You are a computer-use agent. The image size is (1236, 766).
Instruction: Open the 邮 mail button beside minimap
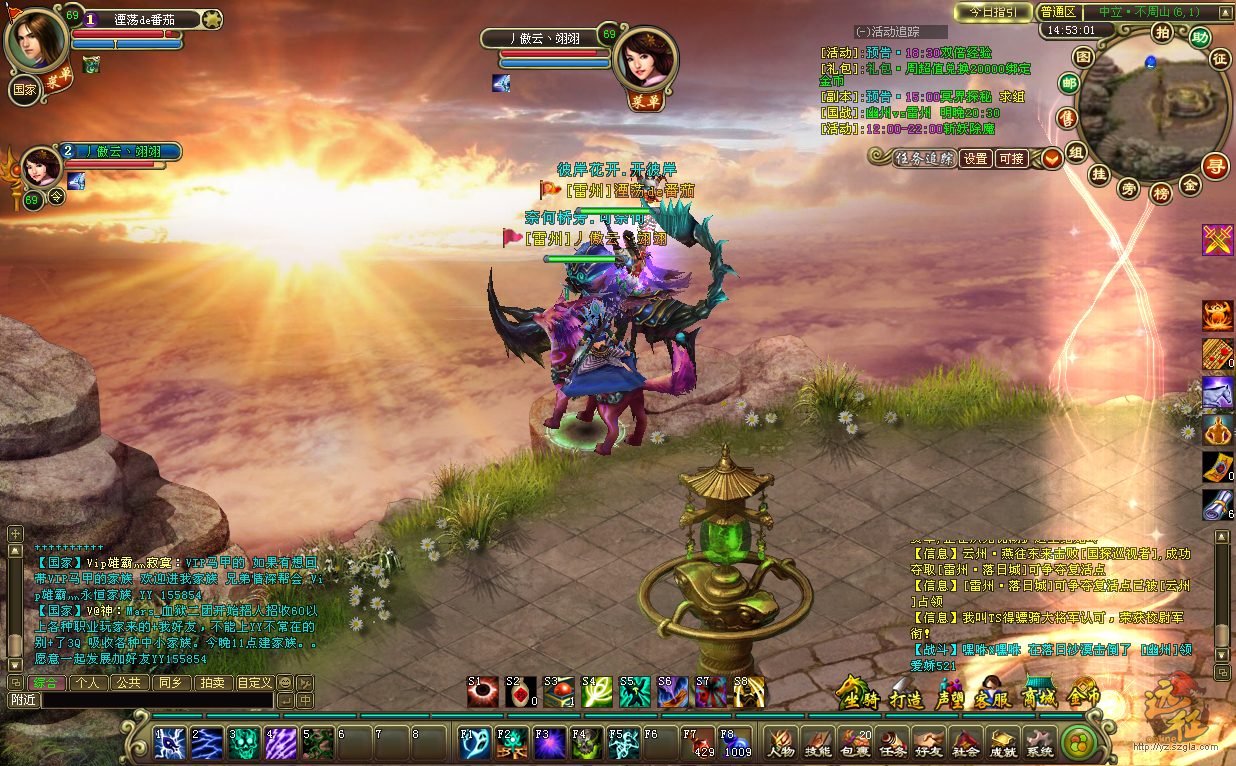1069,83
